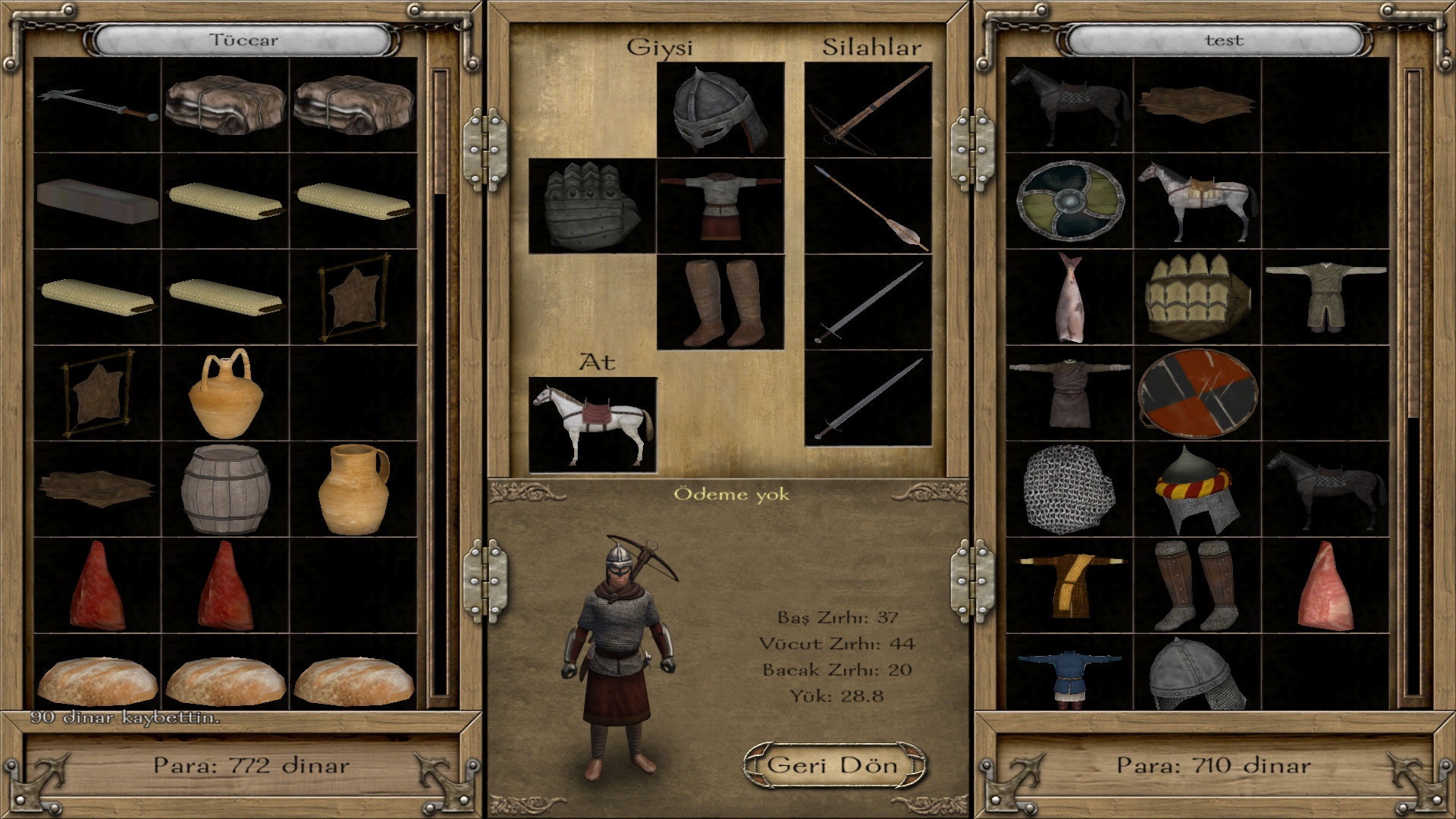Viewport: 1456px width, 819px height.
Task: Select the equipped white horse slot
Action: [592, 425]
